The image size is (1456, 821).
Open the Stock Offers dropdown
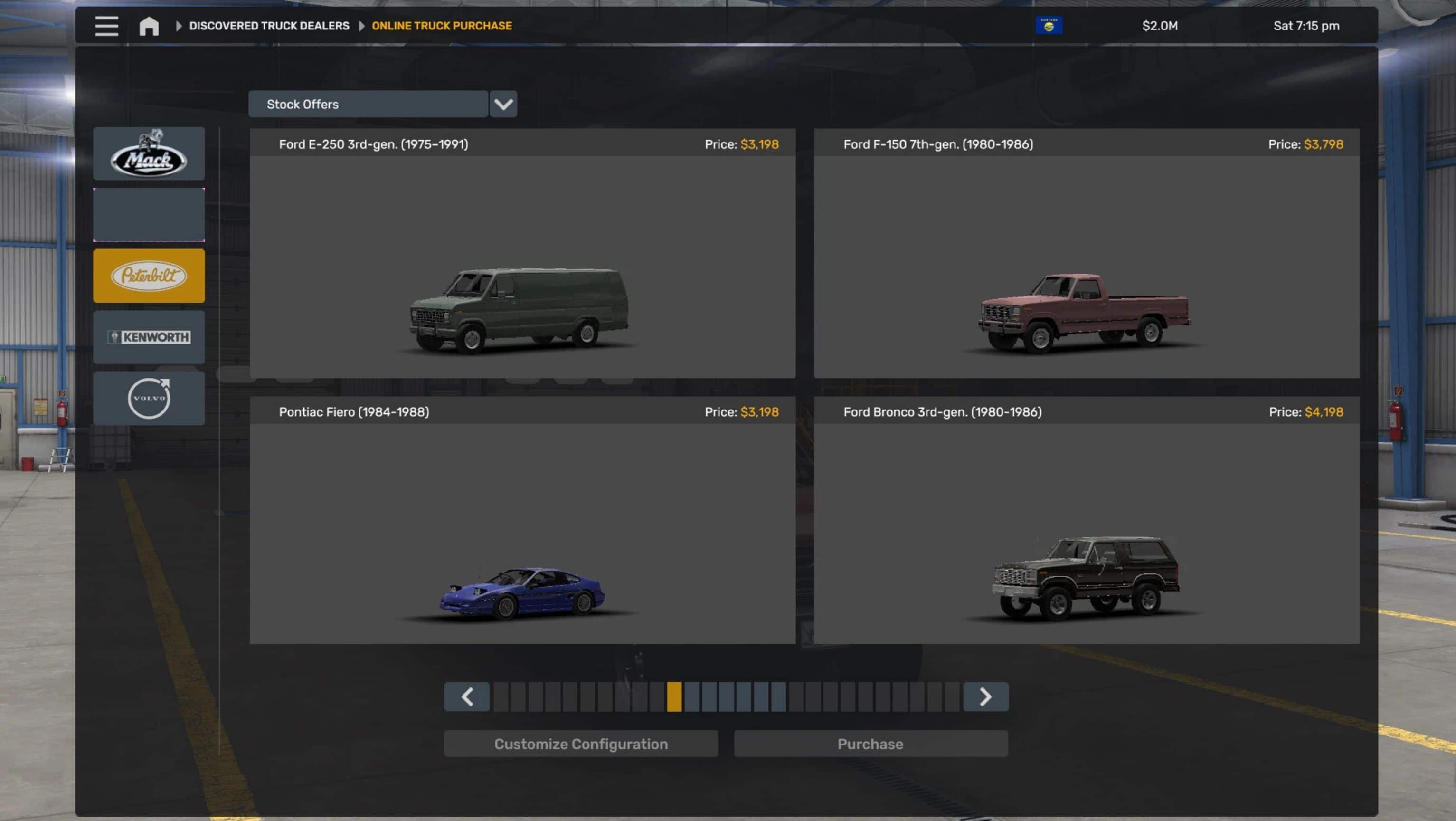click(x=368, y=104)
